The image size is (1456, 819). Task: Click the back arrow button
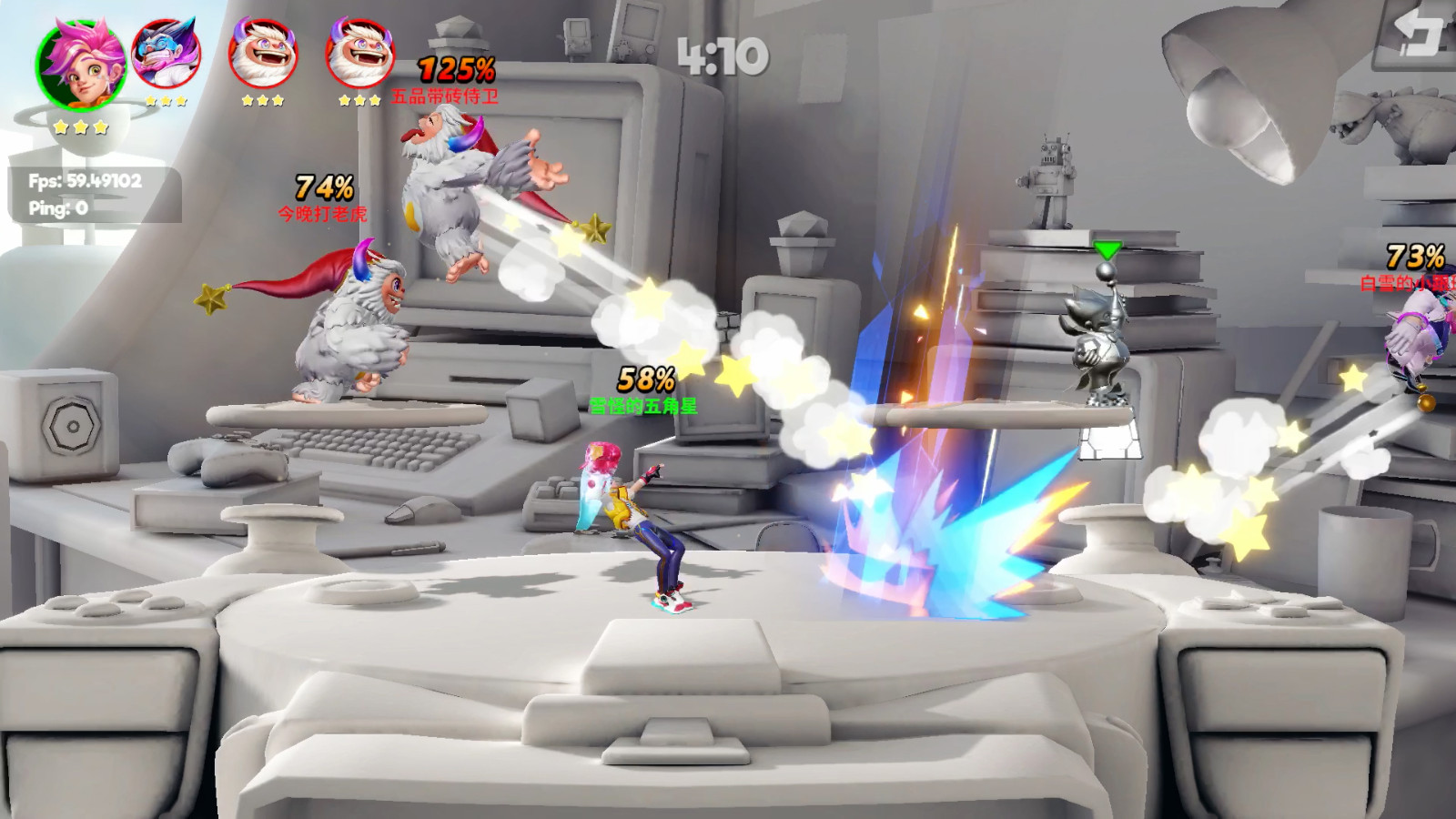point(1417,35)
